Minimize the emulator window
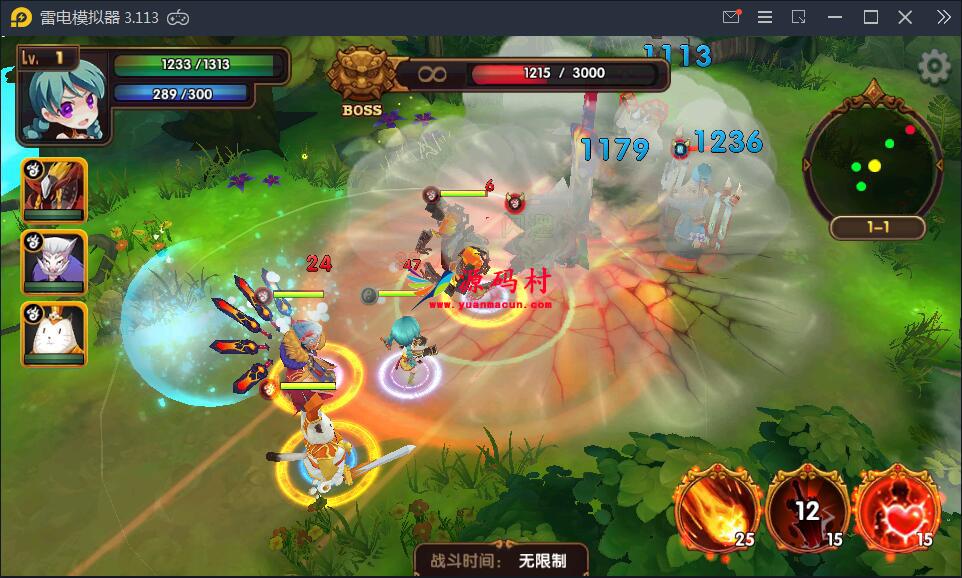Viewport: 962px width, 578px height. 835,17
